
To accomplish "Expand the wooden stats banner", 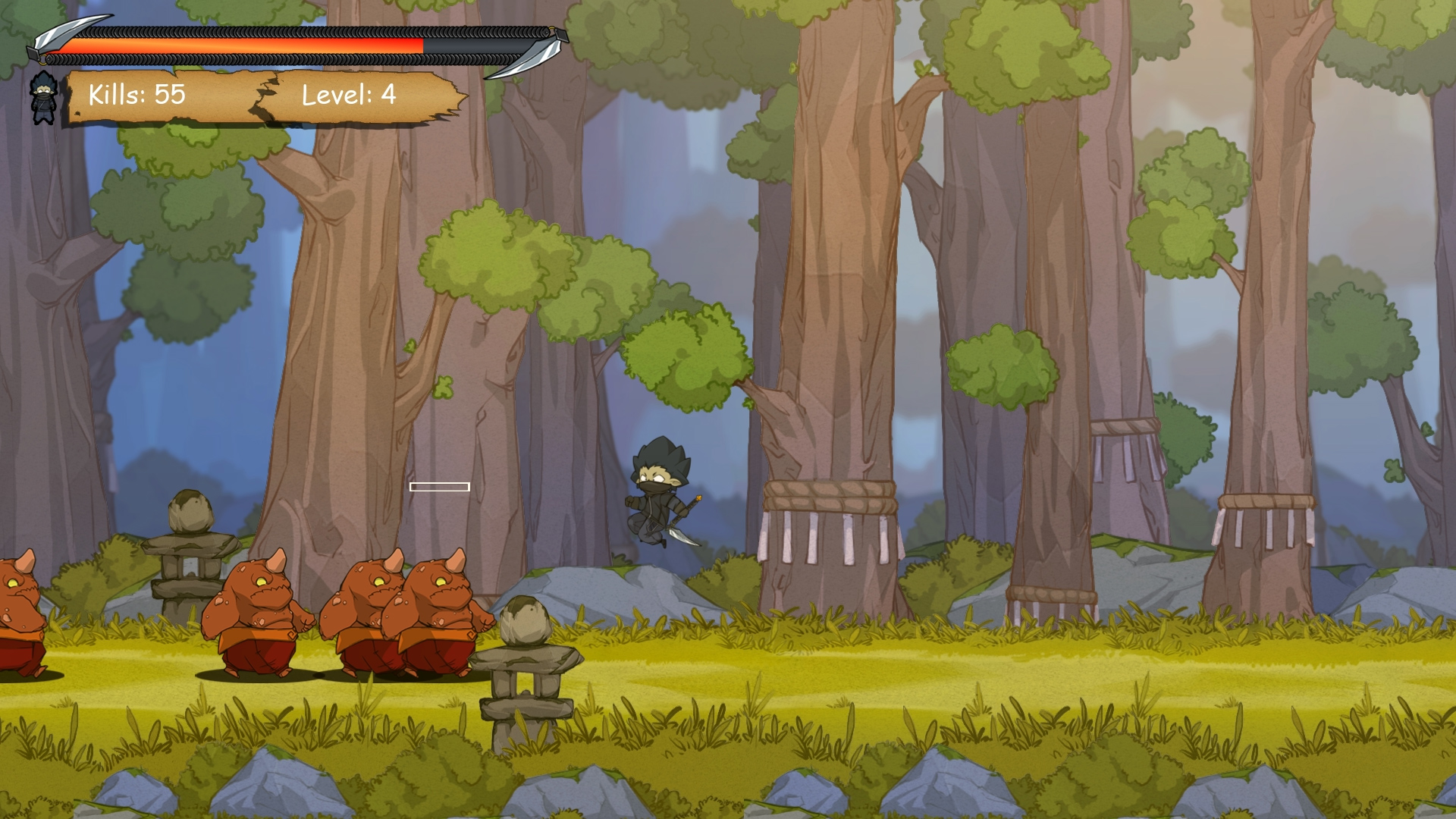I will pyautogui.click(x=258, y=97).
